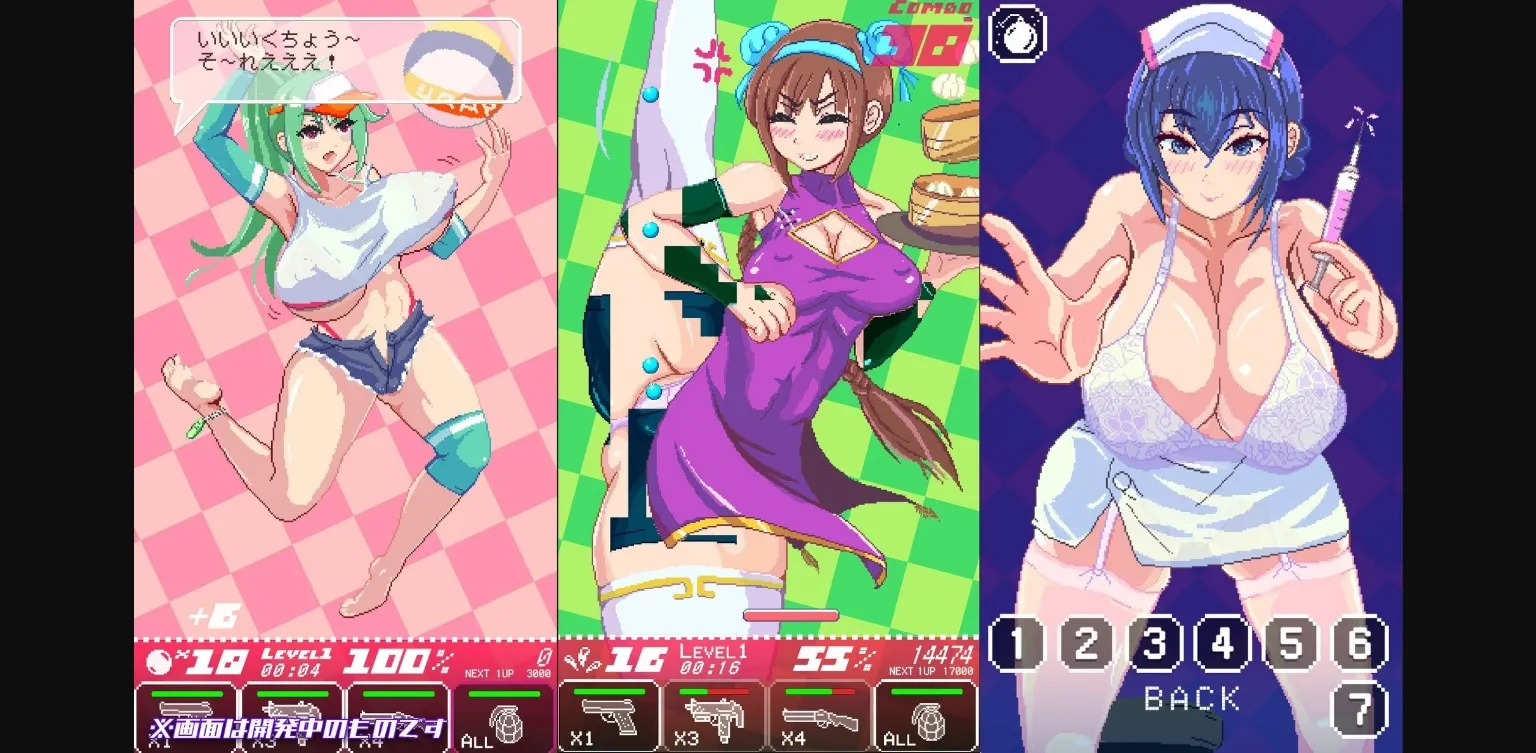Select the Uzi X3 weapon in the middle panel
The height and width of the screenshot is (753, 1536).
click(715, 715)
